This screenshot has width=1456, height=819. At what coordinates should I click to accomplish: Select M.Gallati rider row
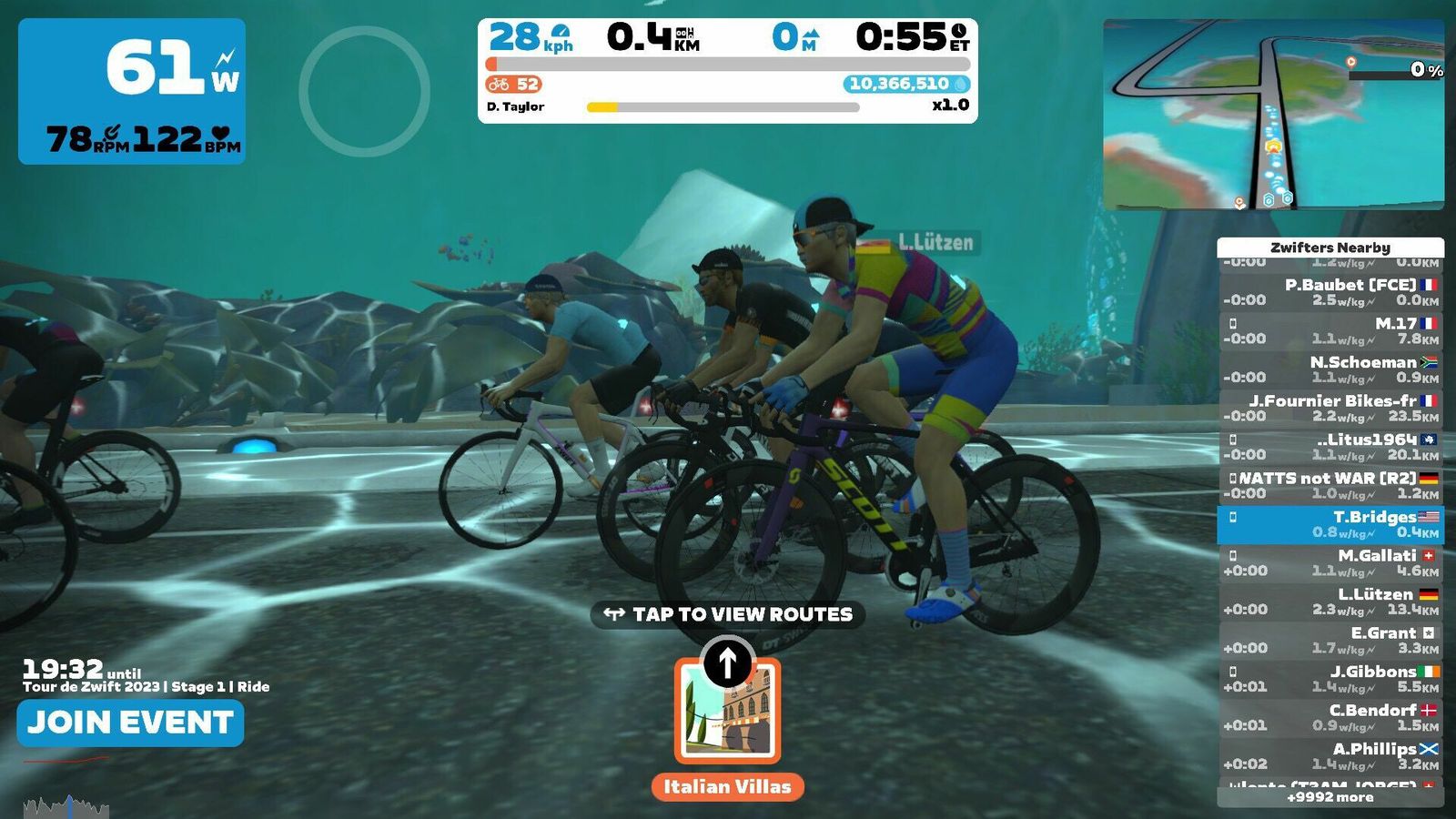(1330, 563)
